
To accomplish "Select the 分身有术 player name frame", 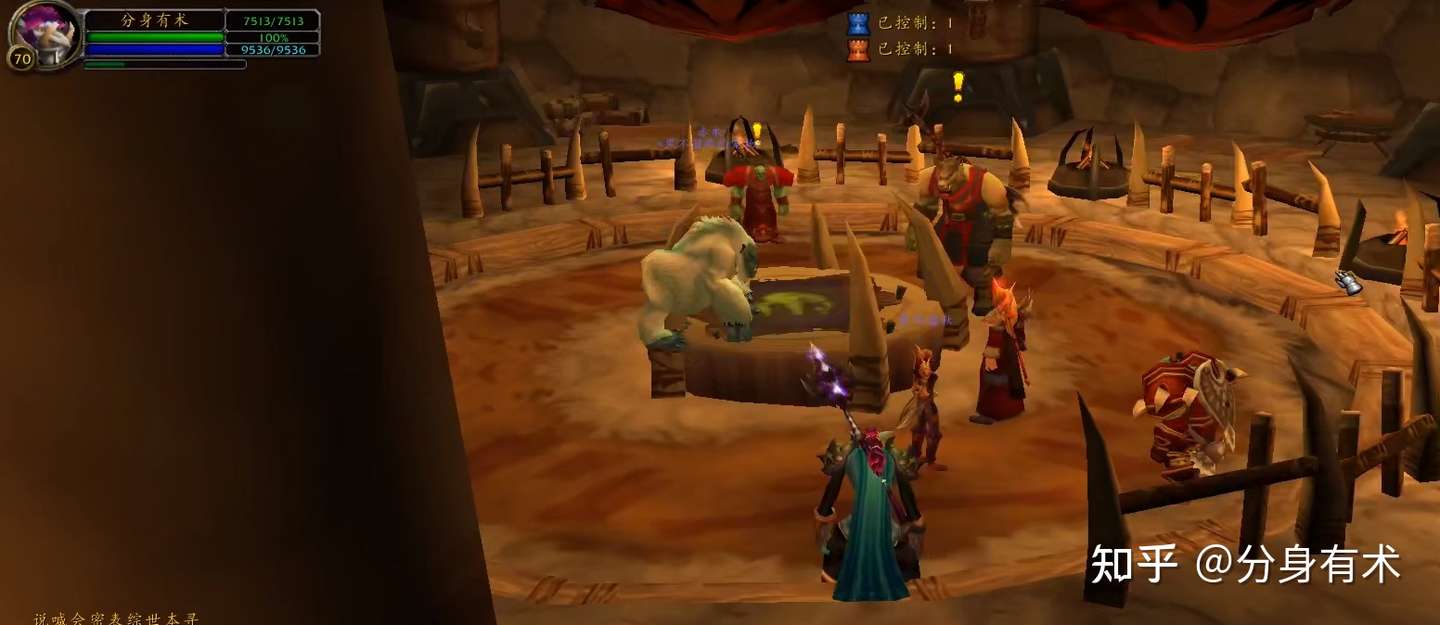I will [154, 20].
